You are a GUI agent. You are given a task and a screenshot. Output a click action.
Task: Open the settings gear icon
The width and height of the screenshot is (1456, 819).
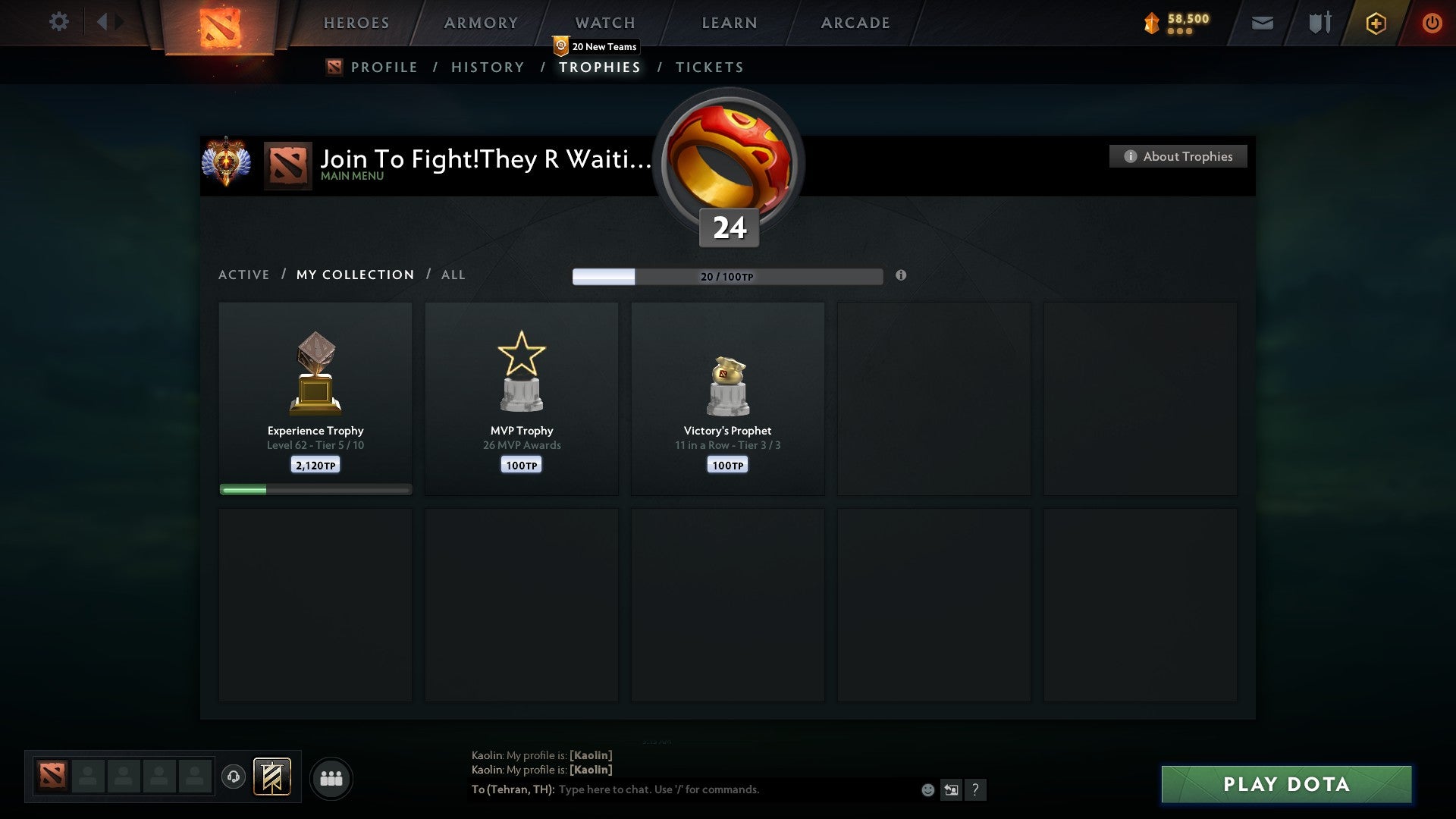click(59, 22)
